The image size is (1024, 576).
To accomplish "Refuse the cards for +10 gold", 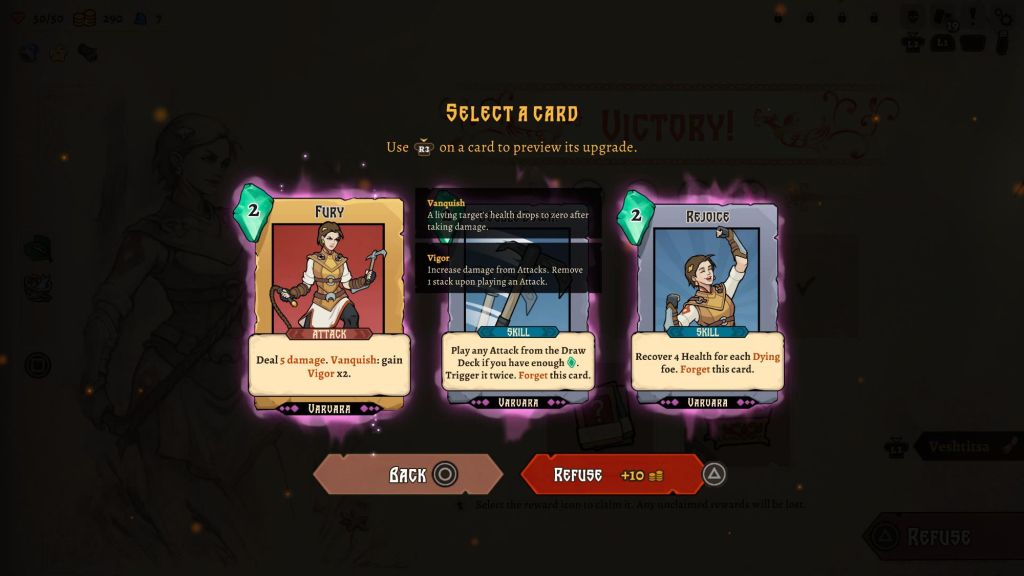I will click(610, 474).
